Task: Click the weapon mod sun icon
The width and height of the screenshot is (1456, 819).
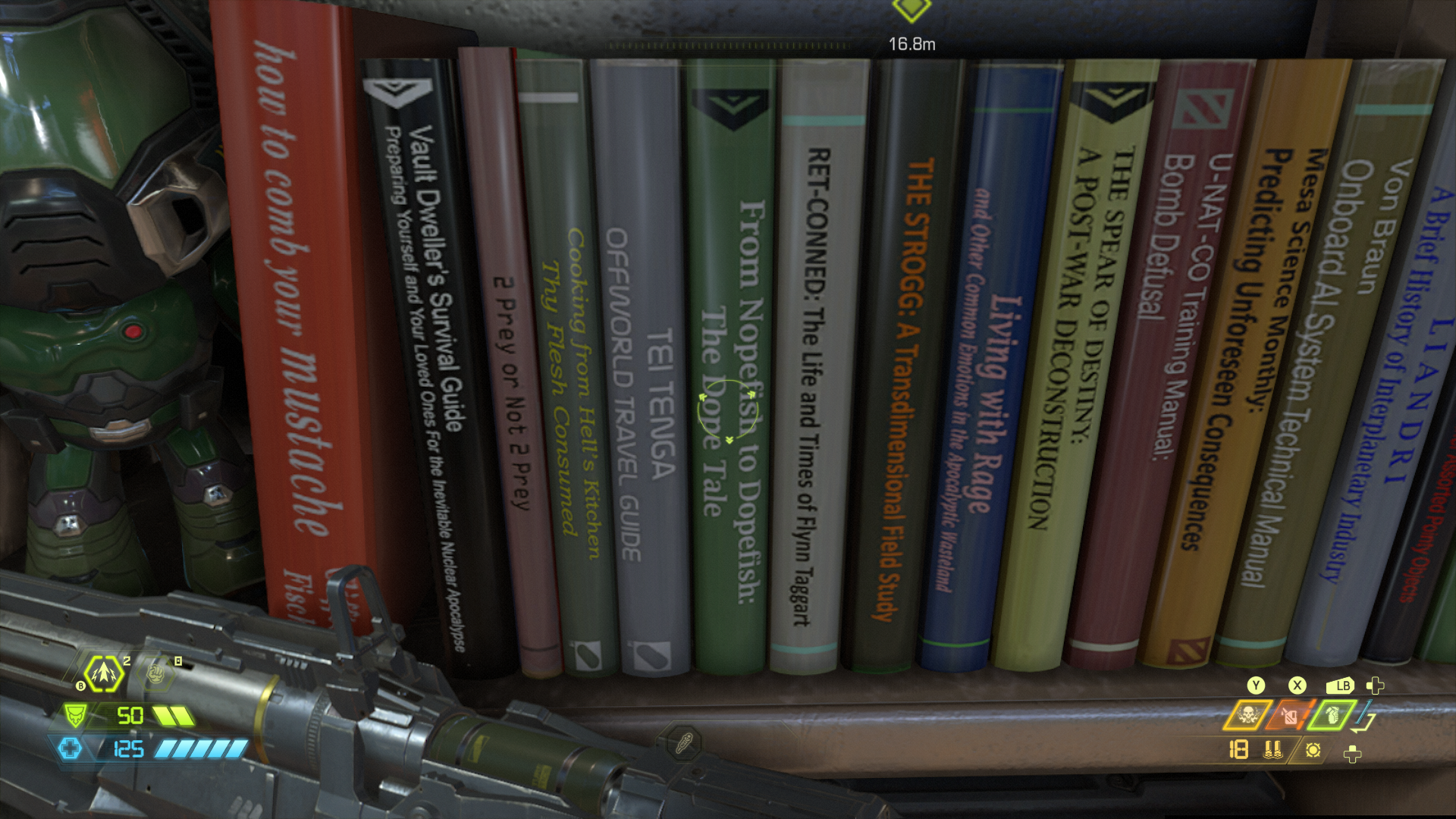Action: tap(1313, 750)
